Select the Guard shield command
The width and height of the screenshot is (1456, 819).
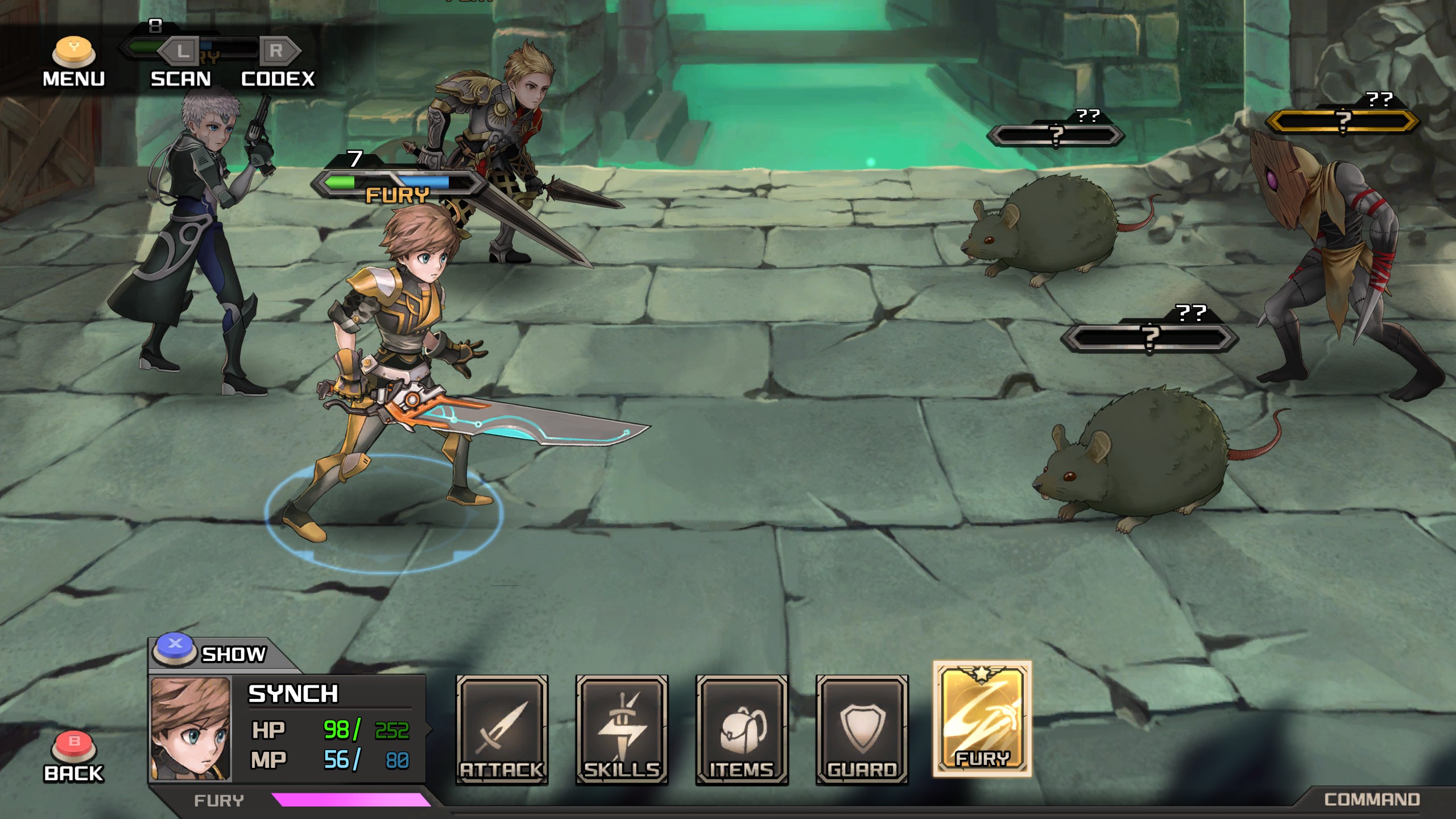pyautogui.click(x=862, y=730)
